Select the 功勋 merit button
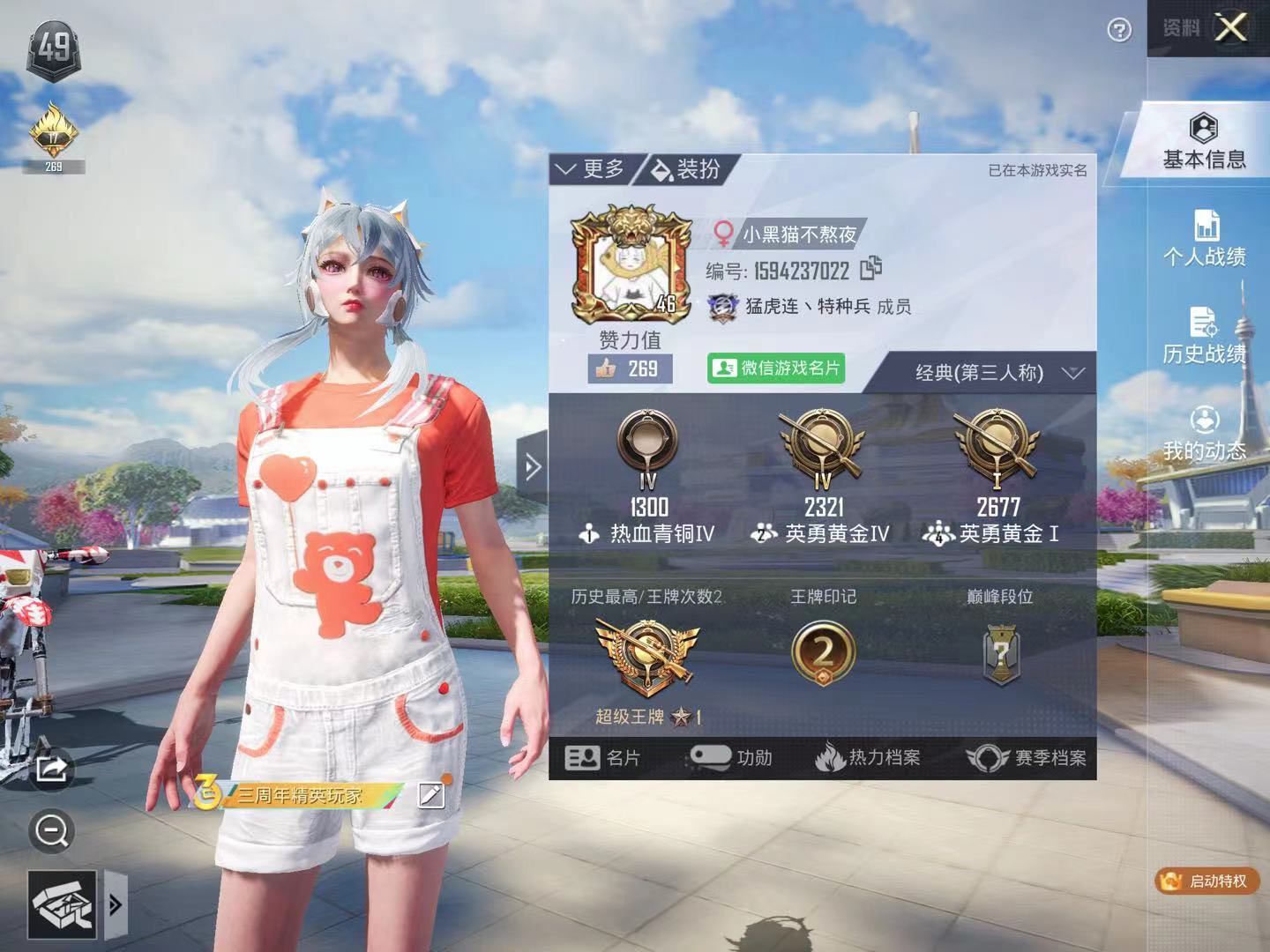 (x=731, y=758)
